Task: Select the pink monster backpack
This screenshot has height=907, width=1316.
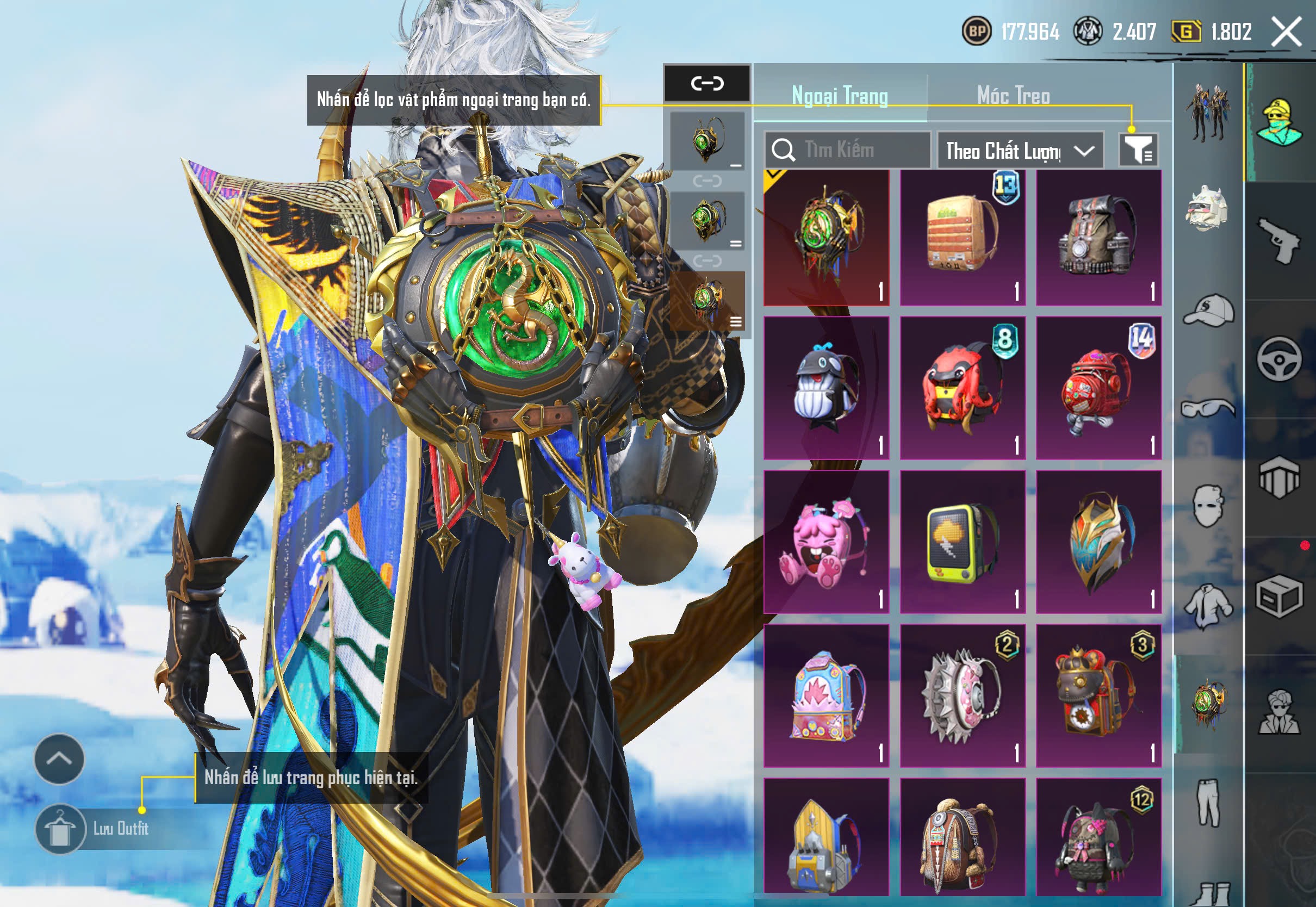Action: tap(826, 542)
